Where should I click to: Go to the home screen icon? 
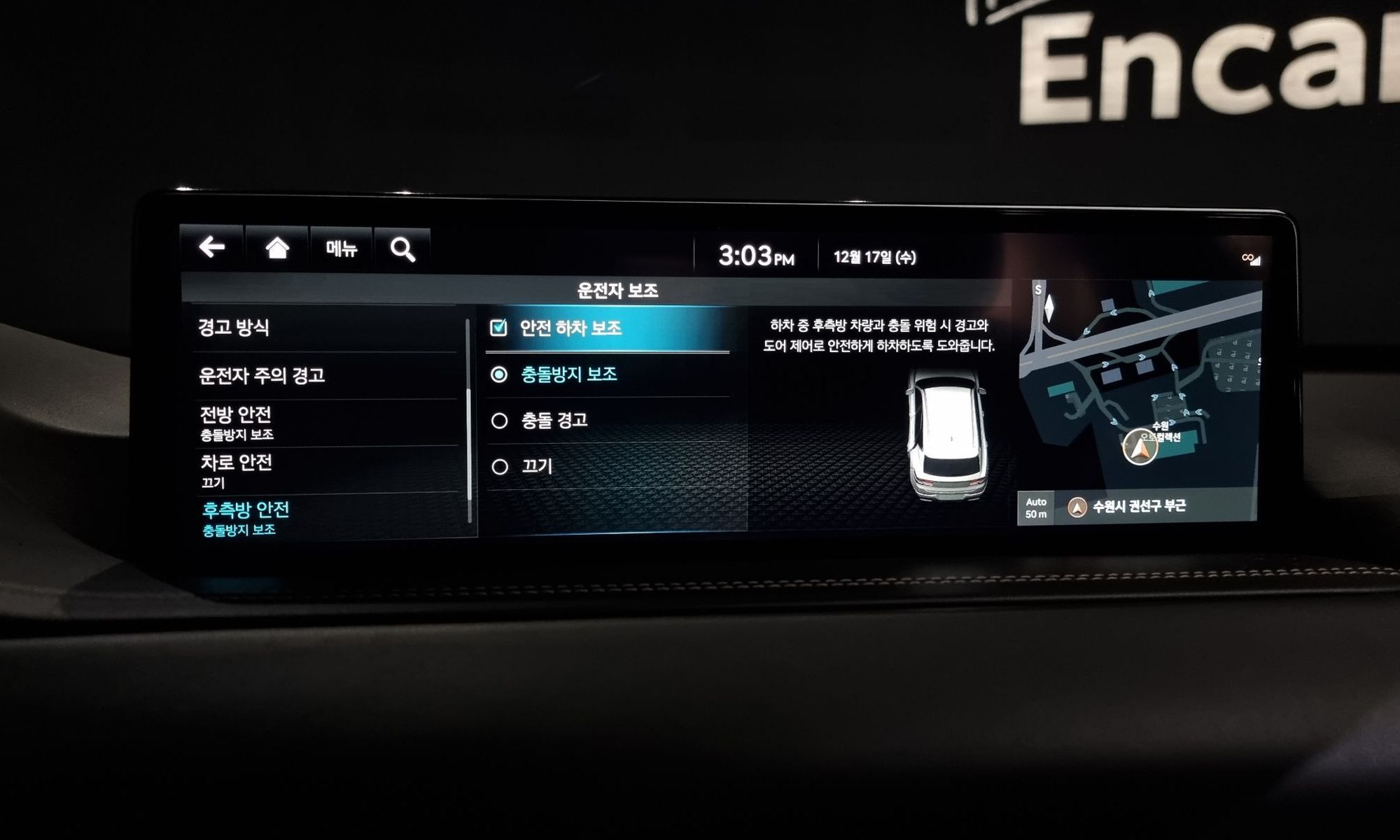point(277,248)
